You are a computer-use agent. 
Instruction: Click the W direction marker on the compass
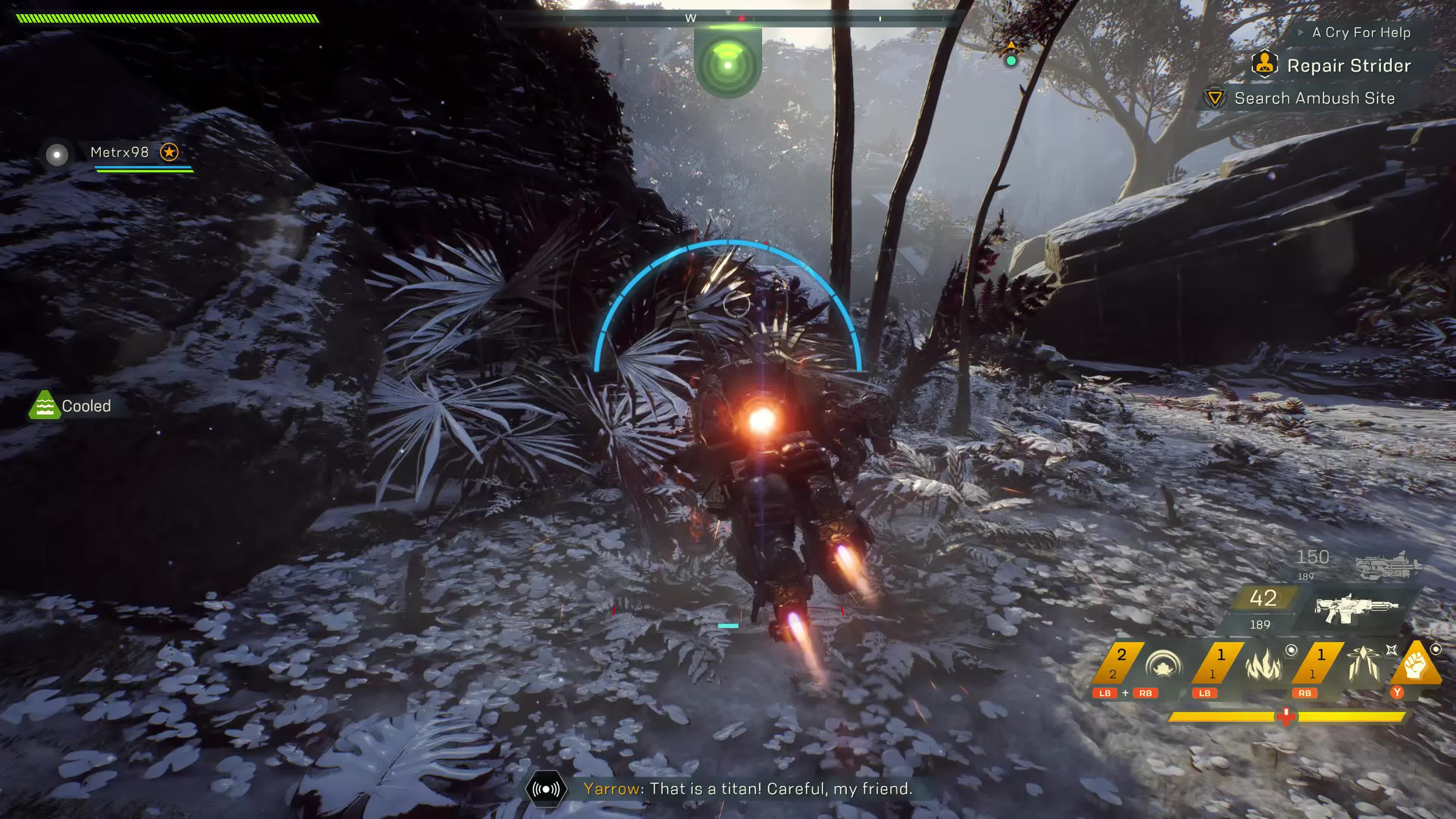point(691,19)
